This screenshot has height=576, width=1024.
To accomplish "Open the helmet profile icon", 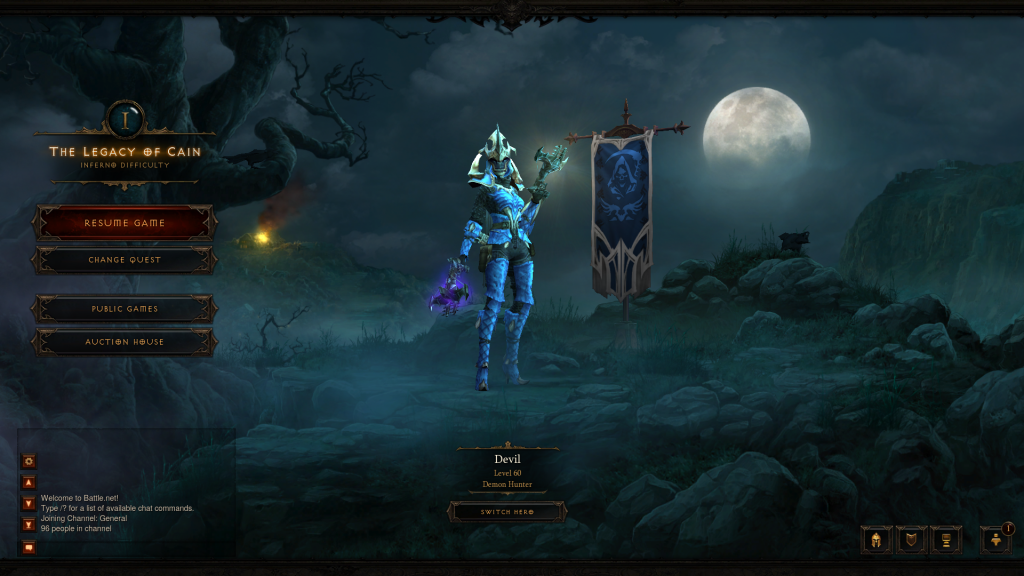I will 877,540.
